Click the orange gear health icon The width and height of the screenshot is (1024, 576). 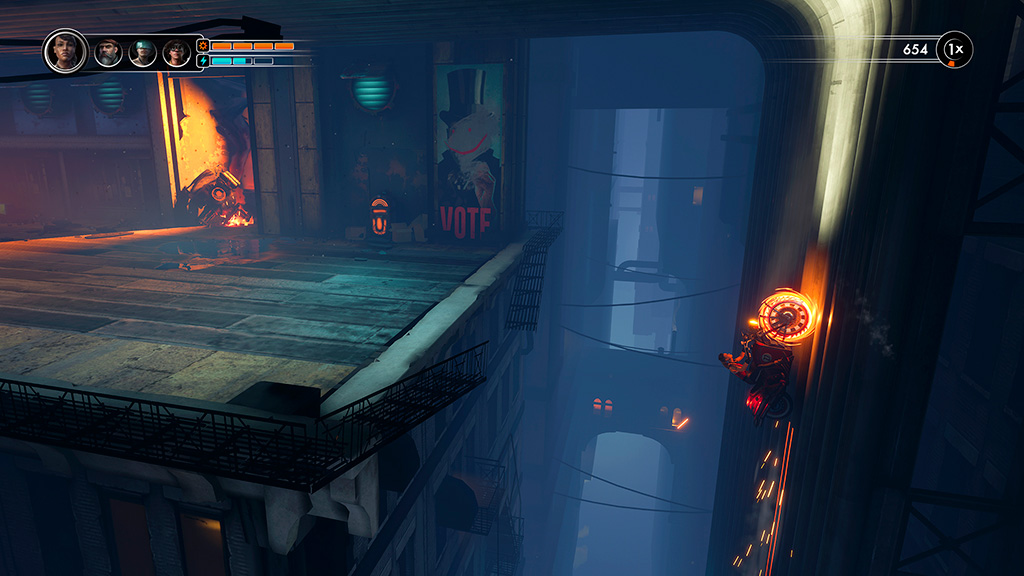coord(202,46)
